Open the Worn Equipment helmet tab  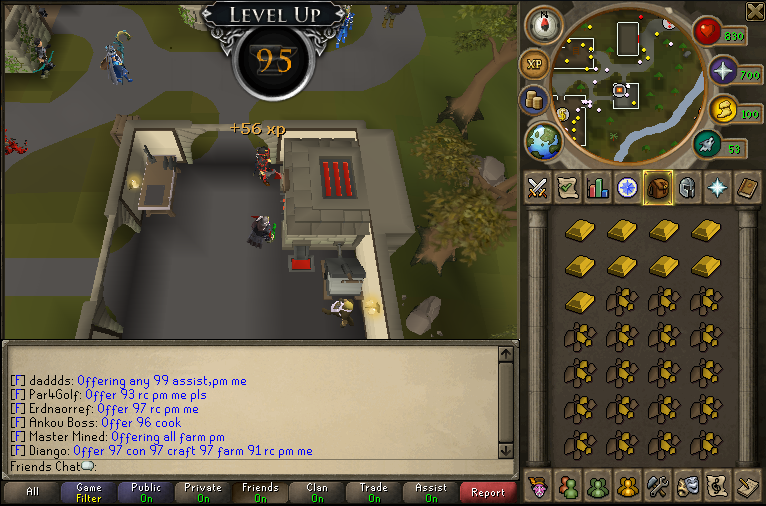point(687,188)
